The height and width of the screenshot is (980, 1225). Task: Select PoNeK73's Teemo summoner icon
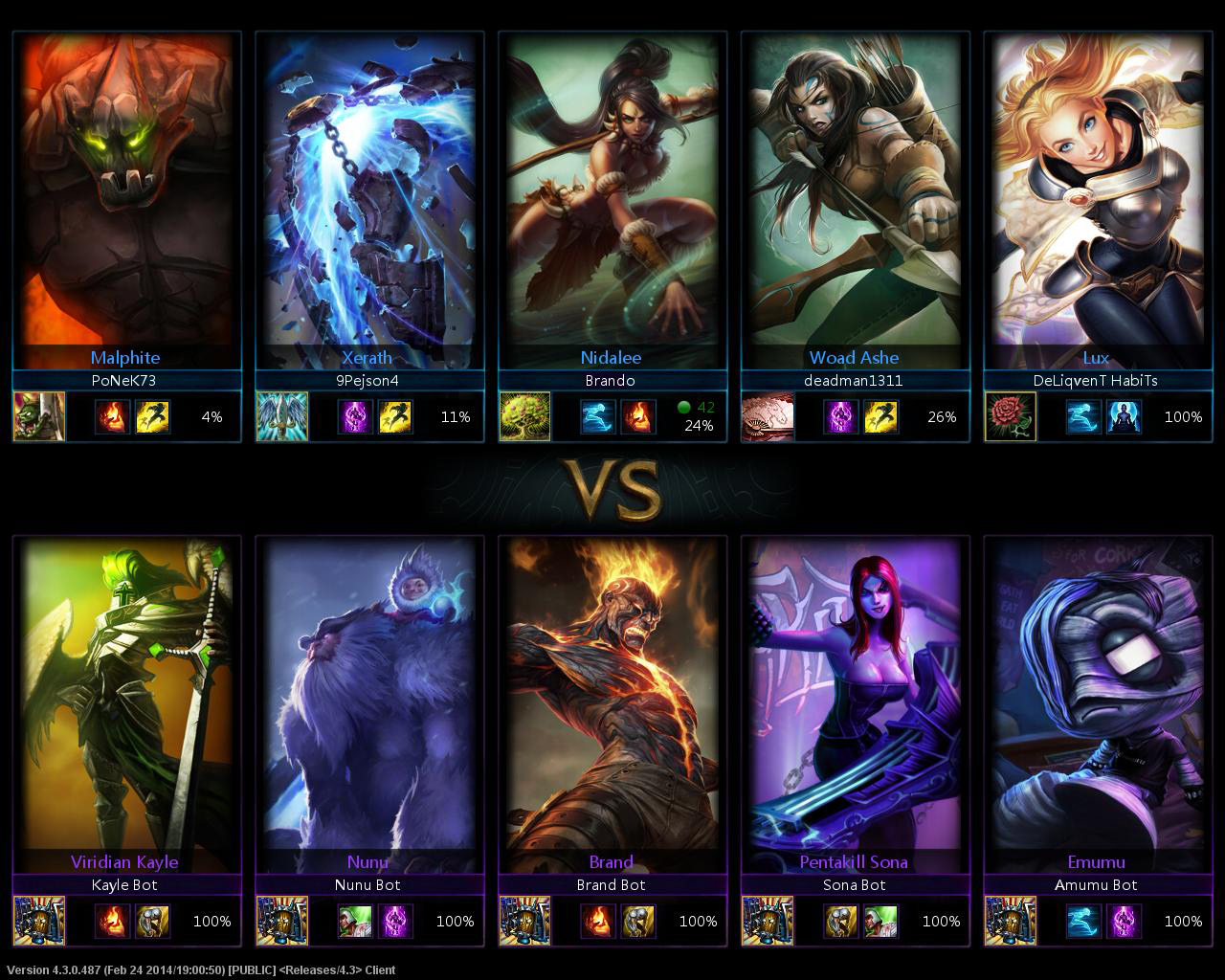point(38,416)
